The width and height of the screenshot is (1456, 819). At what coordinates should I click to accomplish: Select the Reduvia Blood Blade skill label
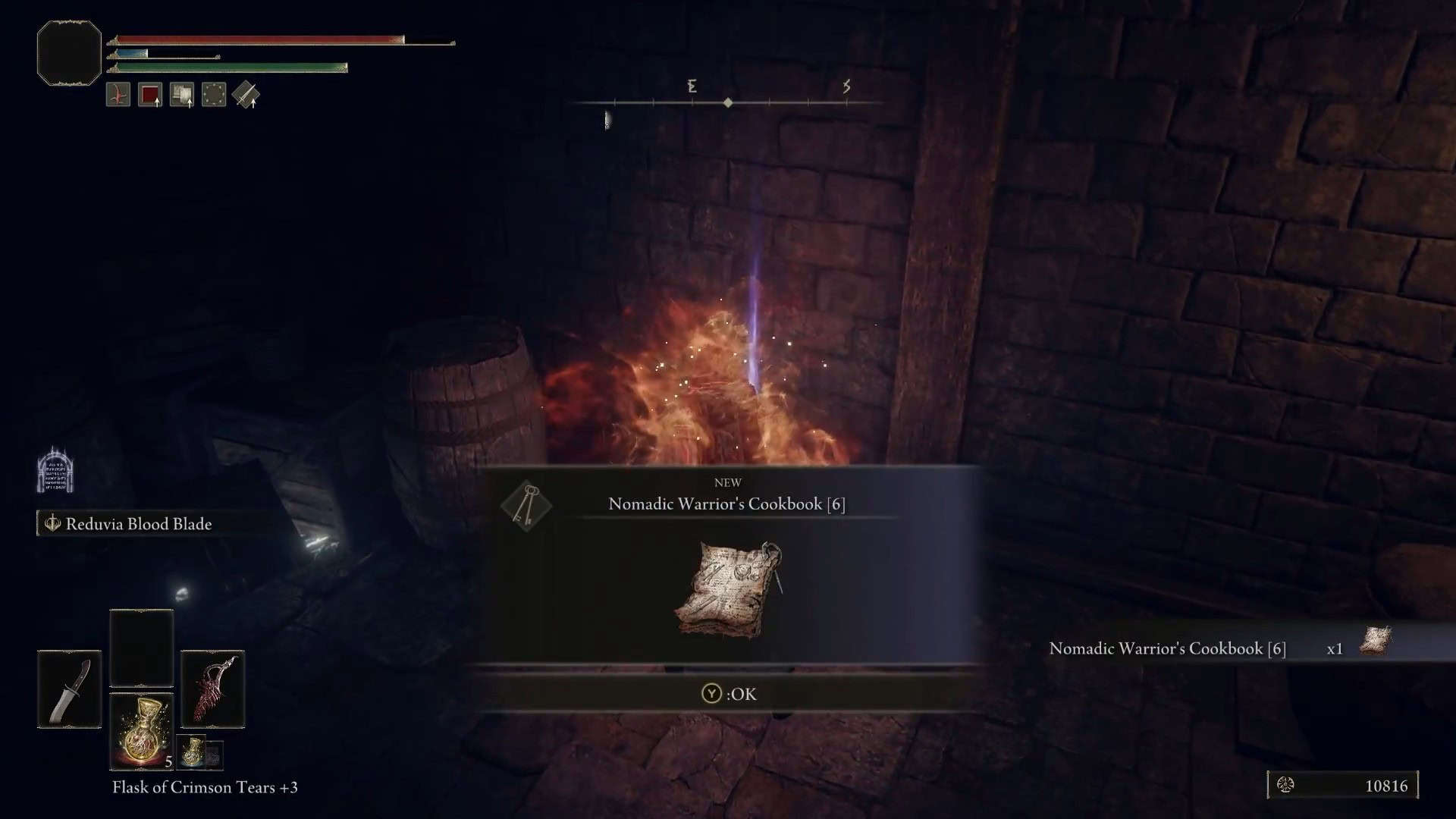click(x=138, y=524)
